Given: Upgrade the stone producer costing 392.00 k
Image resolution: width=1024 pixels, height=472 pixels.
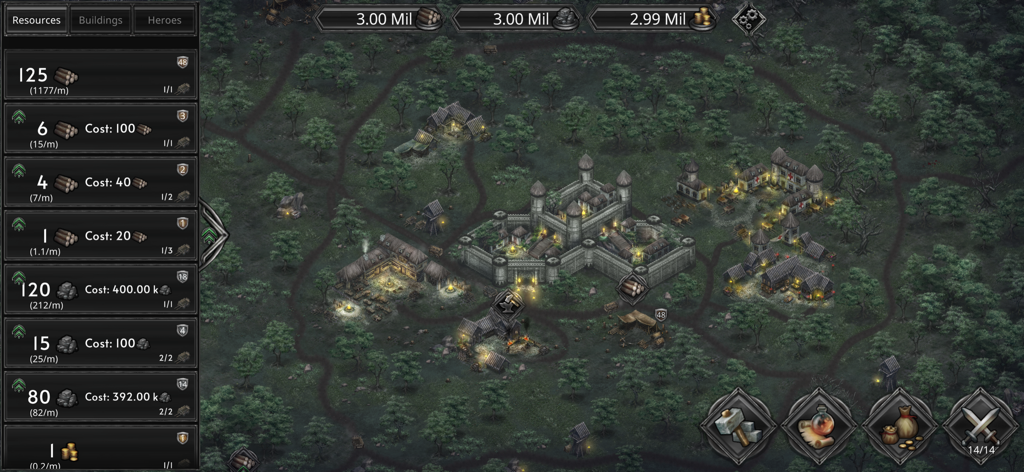Looking at the screenshot, I should [x=18, y=385].
